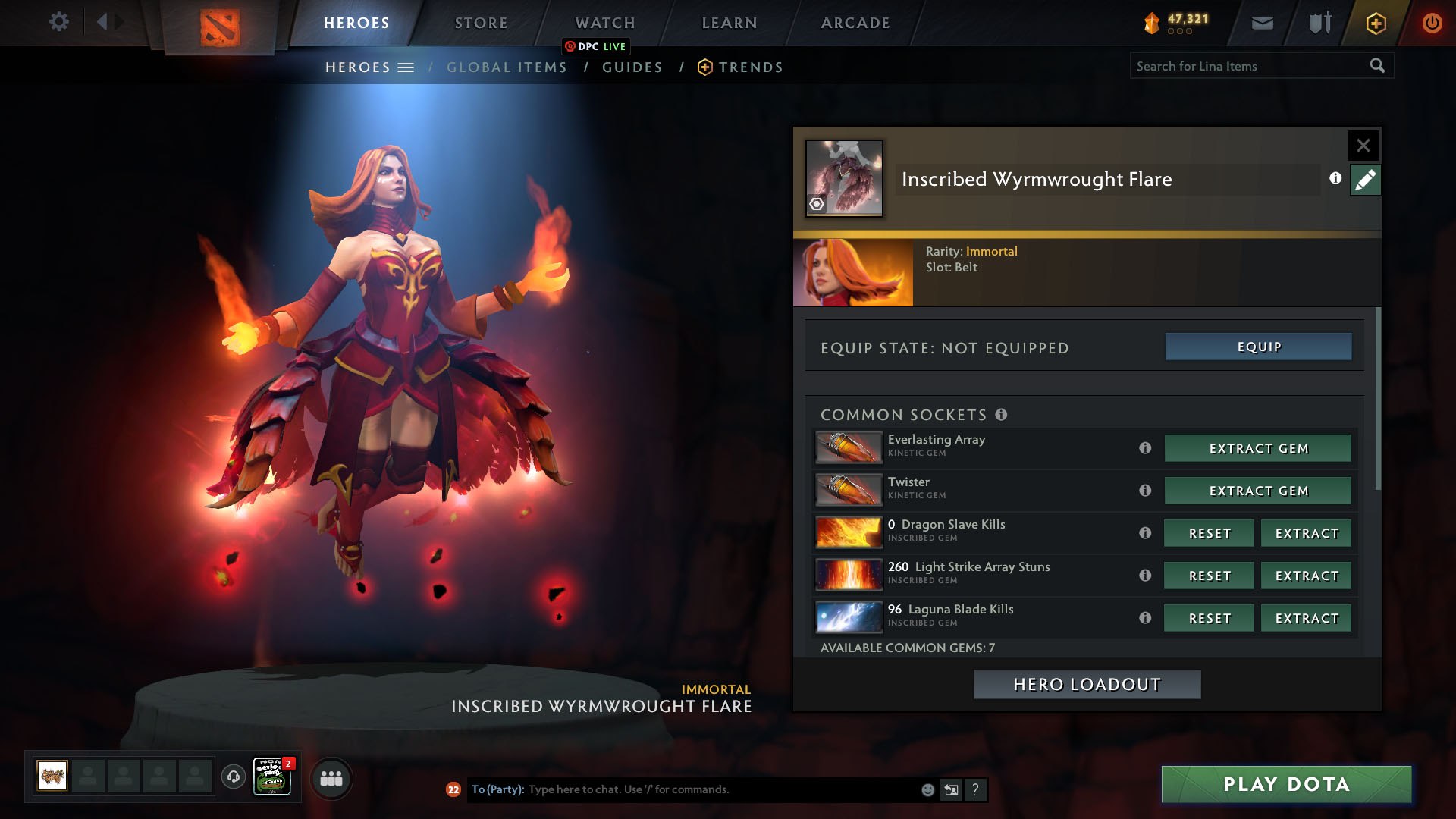Open the Hero Loadout
The image size is (1456, 819).
coord(1087,684)
